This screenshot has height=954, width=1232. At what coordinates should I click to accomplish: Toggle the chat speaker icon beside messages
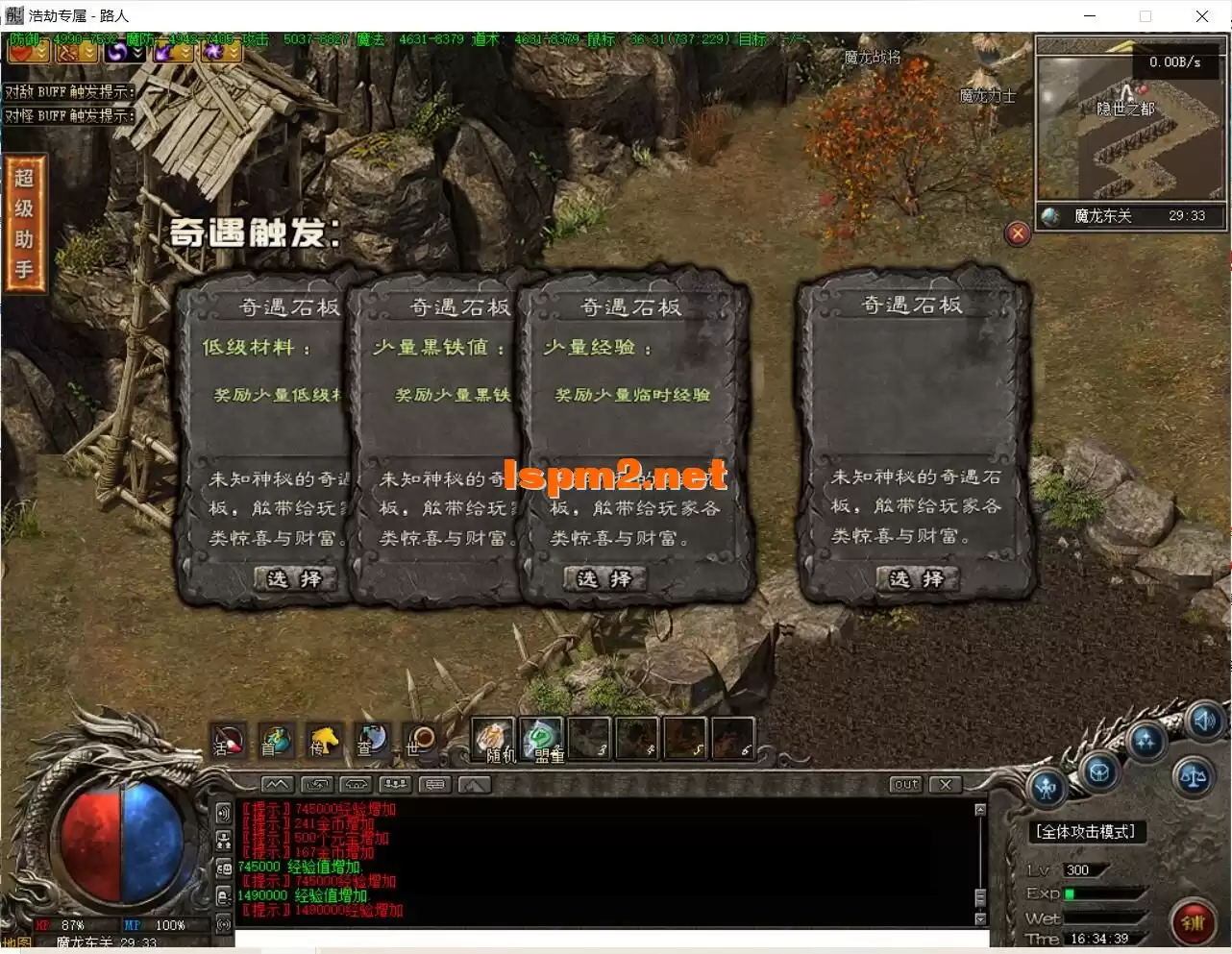pos(224,812)
